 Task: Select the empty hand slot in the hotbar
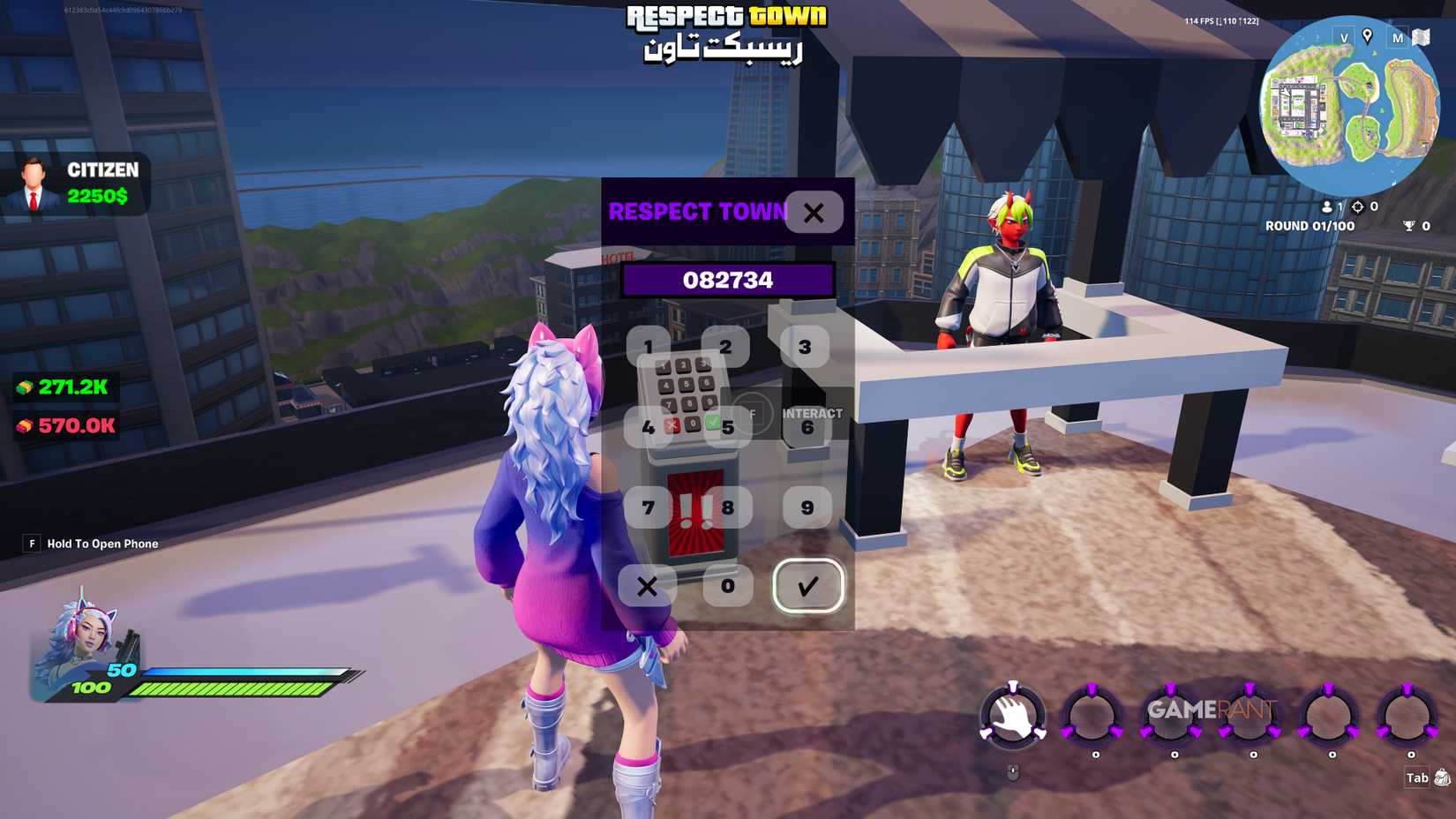1011,715
